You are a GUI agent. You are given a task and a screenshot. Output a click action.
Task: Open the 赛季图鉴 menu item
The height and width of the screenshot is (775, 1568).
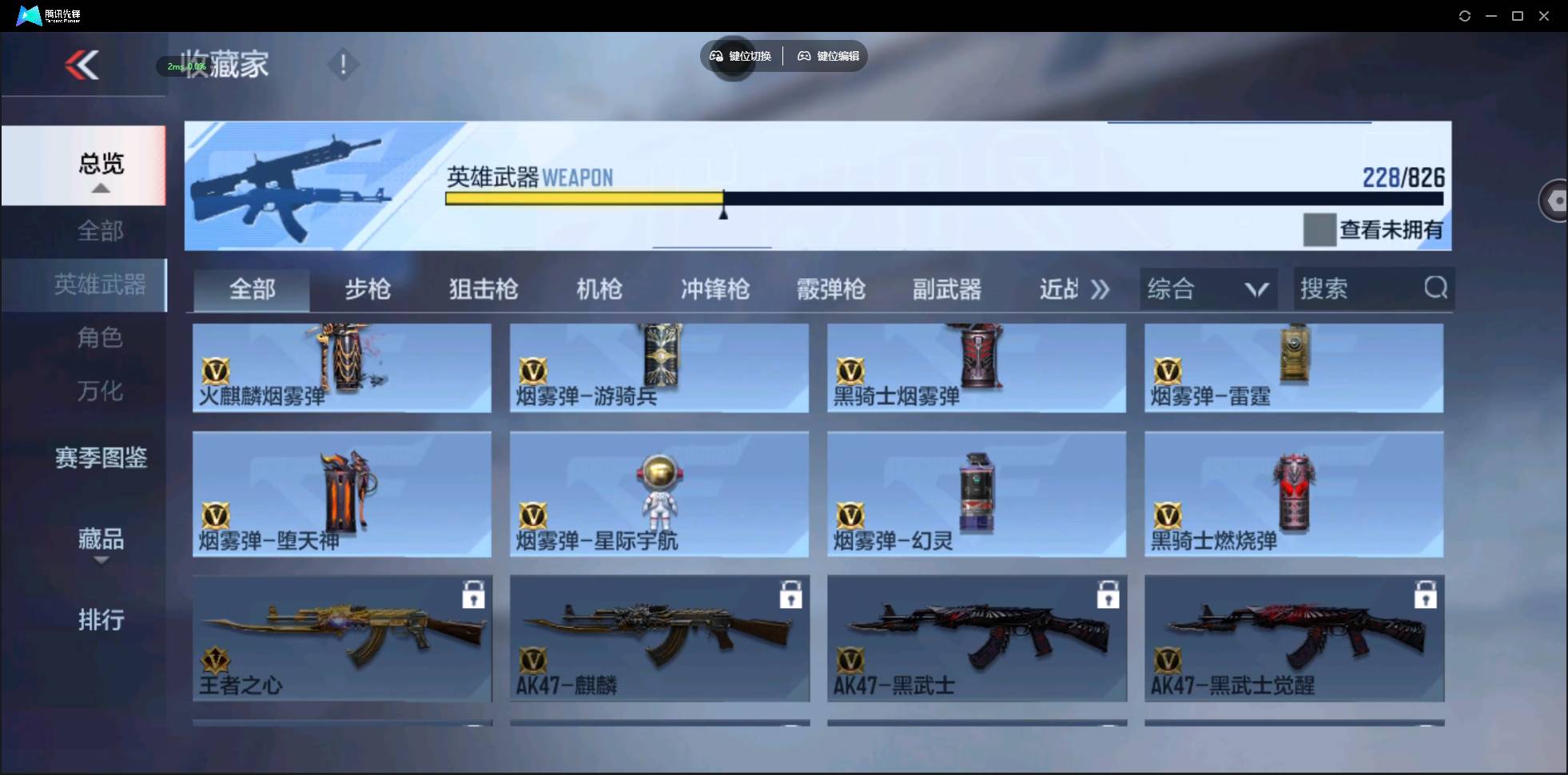[100, 458]
